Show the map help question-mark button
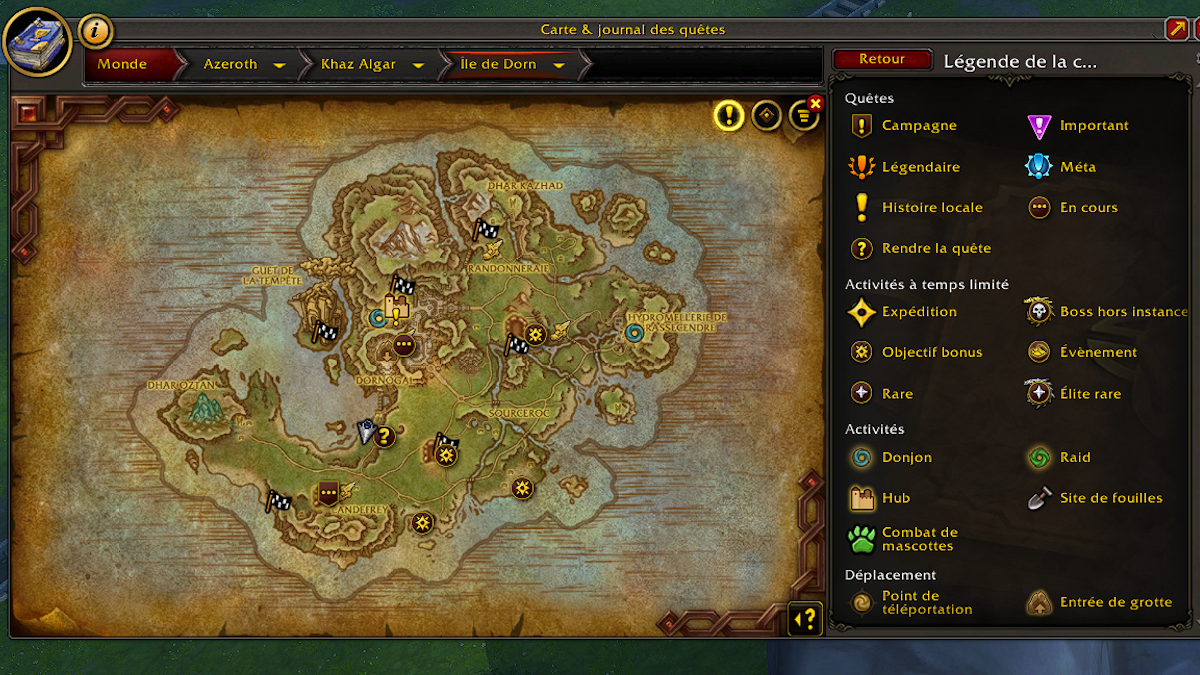Viewport: 1200px width, 675px height. pyautogui.click(x=806, y=619)
